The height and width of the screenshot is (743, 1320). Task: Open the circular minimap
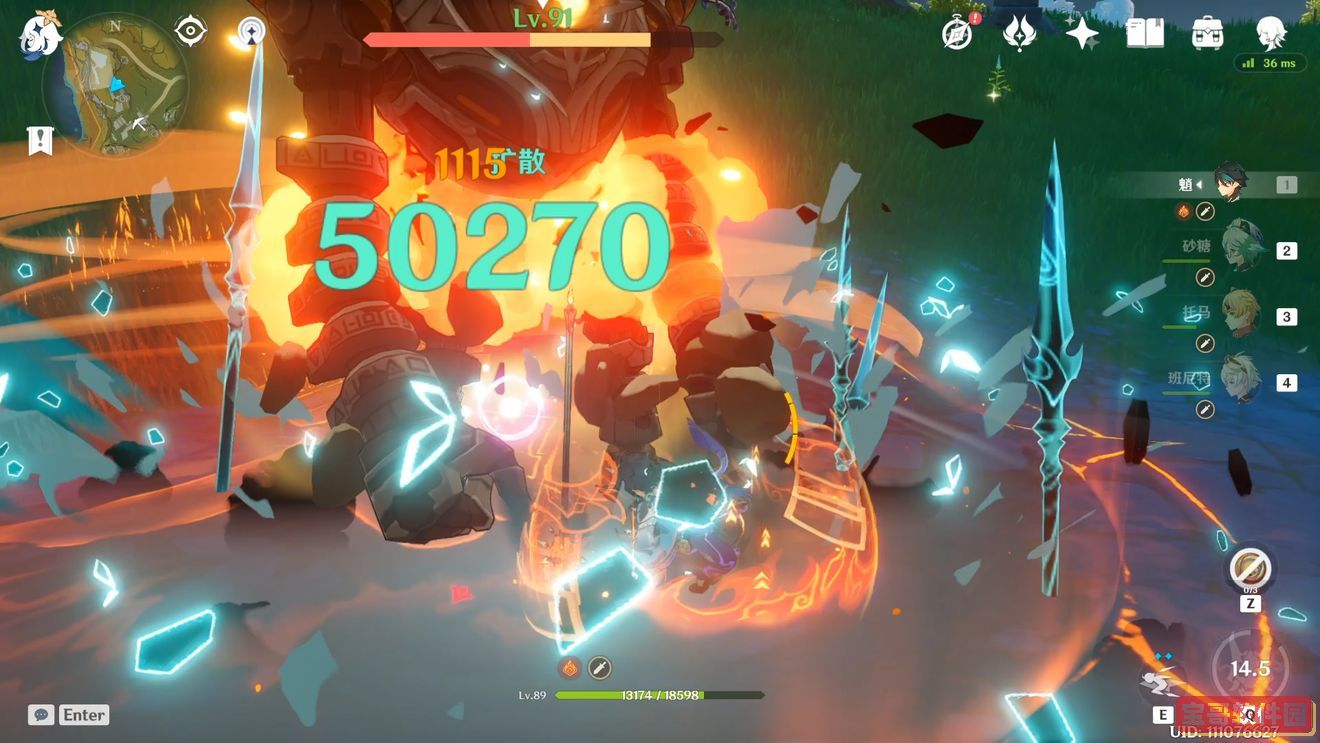(116, 86)
